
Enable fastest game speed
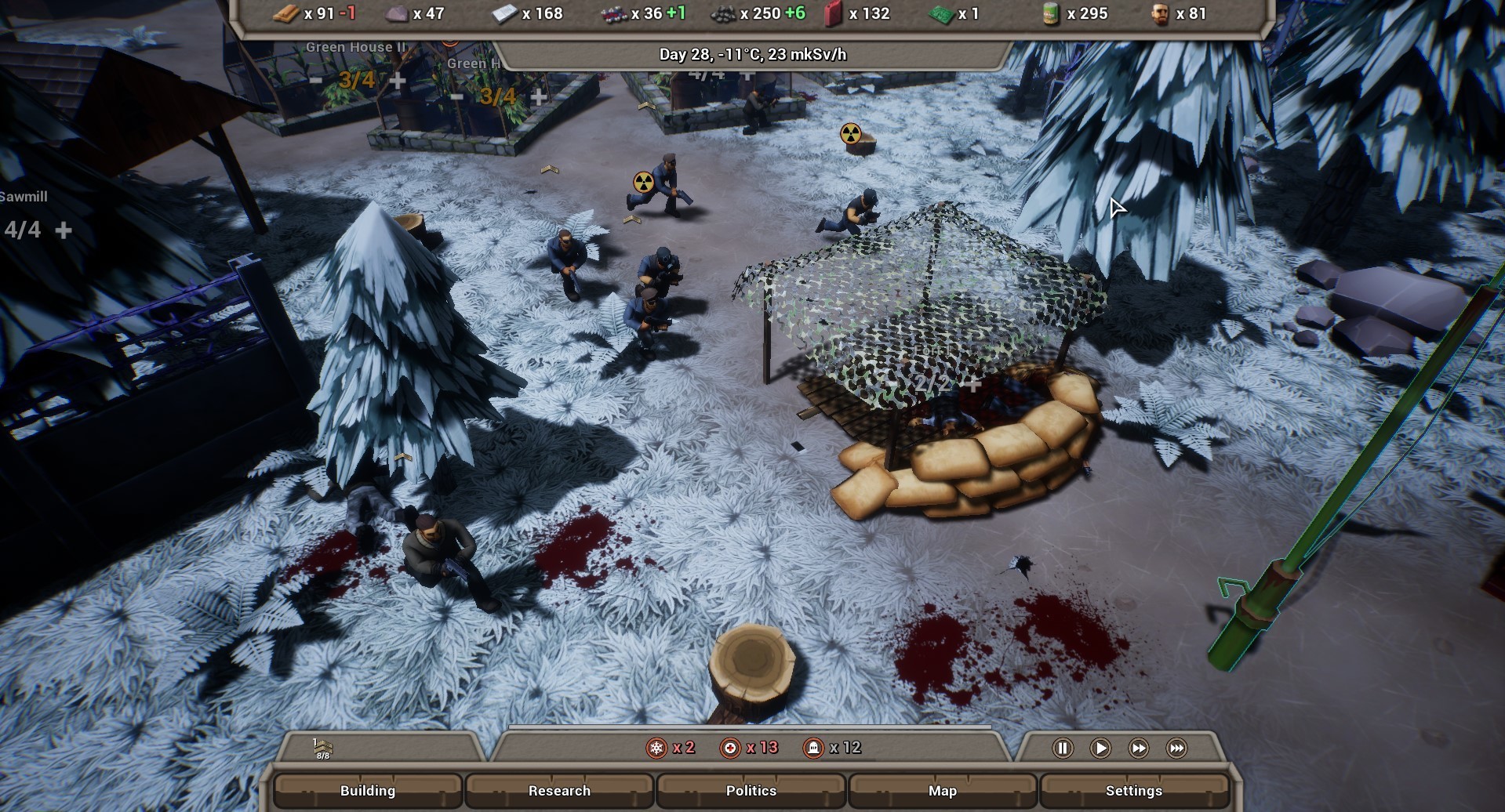tap(1177, 749)
